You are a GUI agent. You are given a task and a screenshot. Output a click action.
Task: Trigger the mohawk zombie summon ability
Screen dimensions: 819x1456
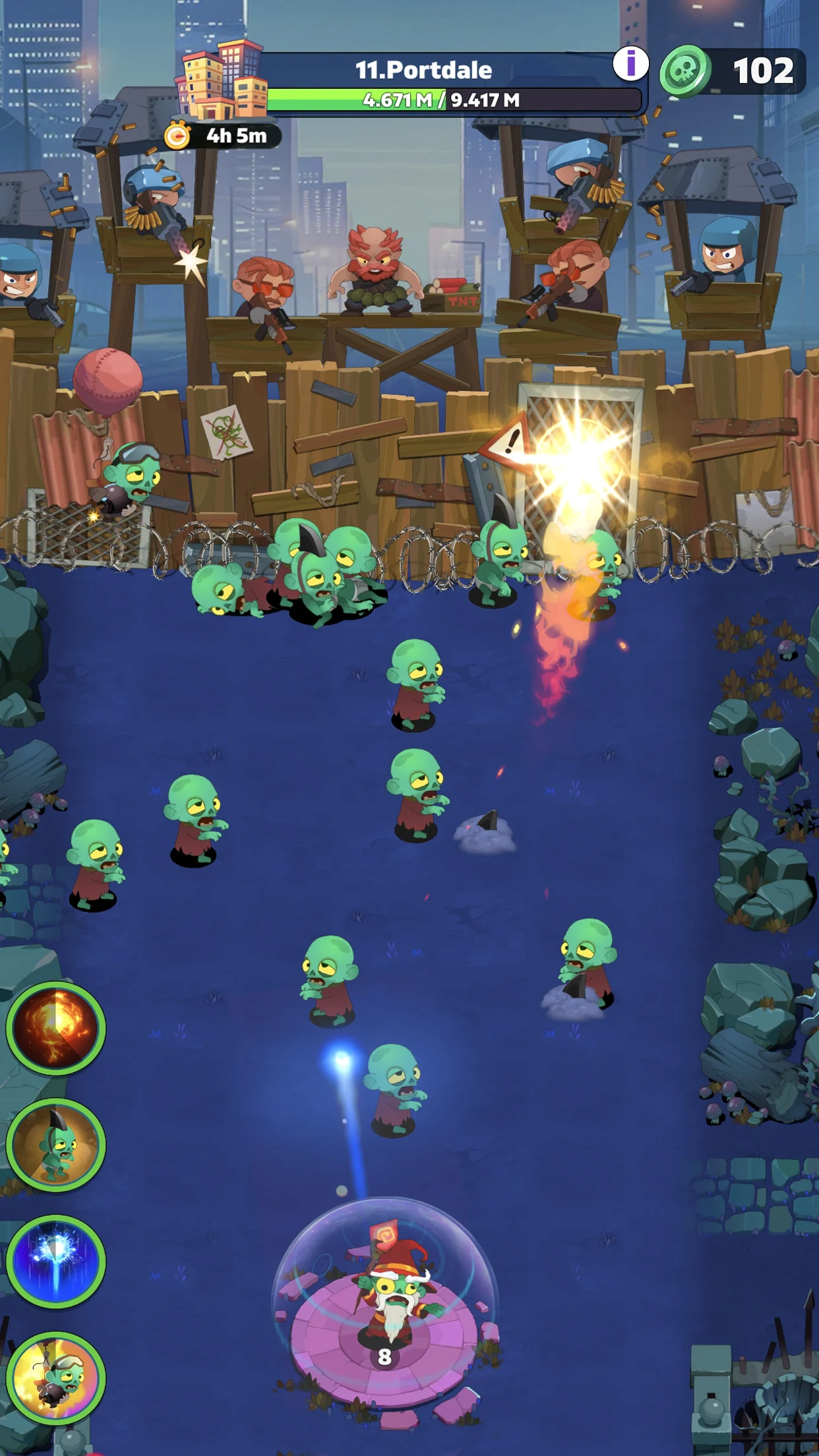click(x=56, y=1145)
